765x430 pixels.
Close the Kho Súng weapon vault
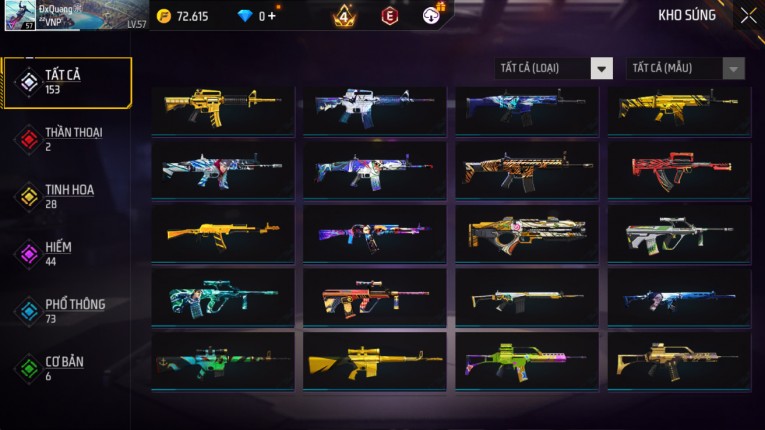748,16
